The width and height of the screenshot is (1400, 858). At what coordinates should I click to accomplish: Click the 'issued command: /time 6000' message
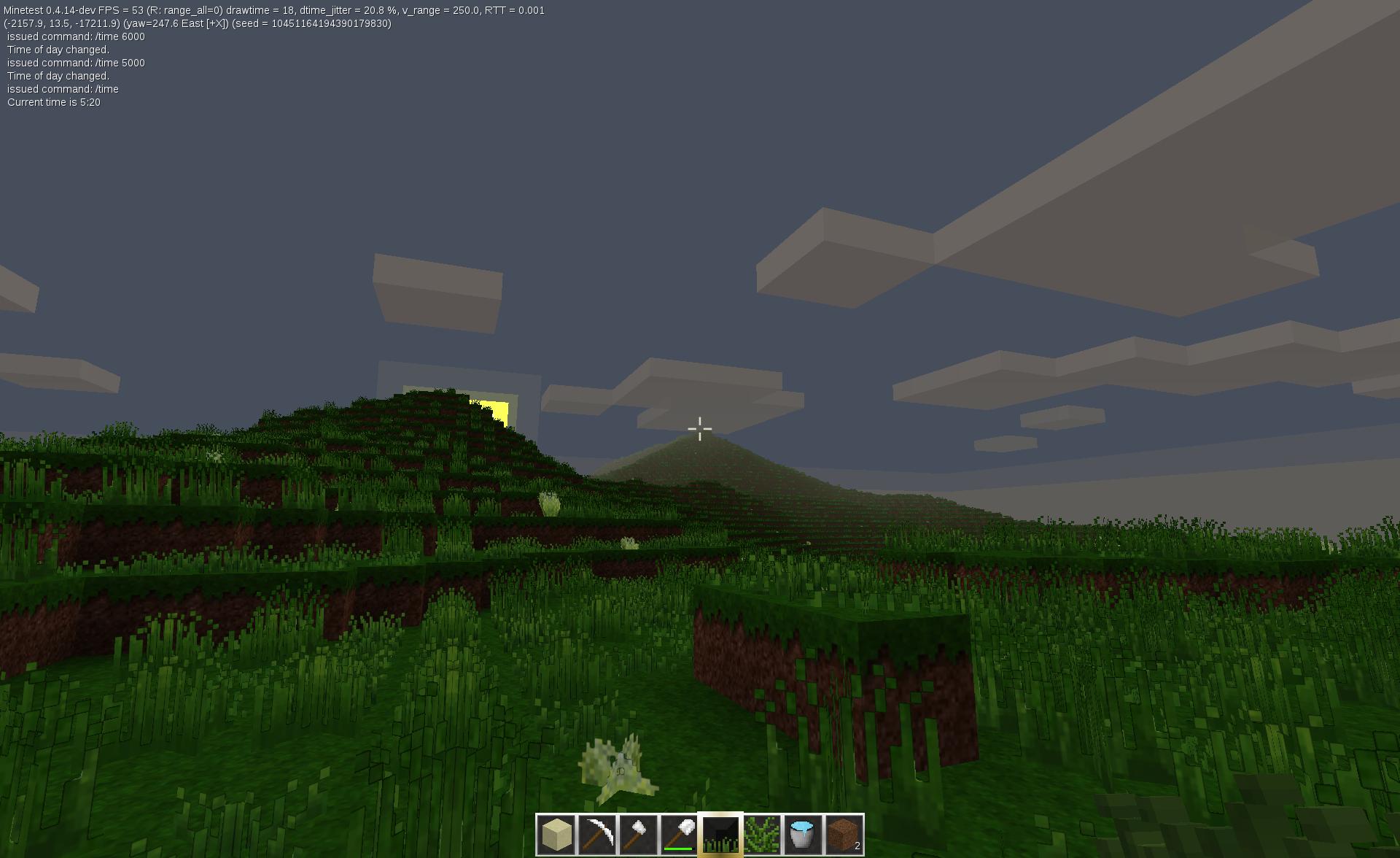(76, 36)
